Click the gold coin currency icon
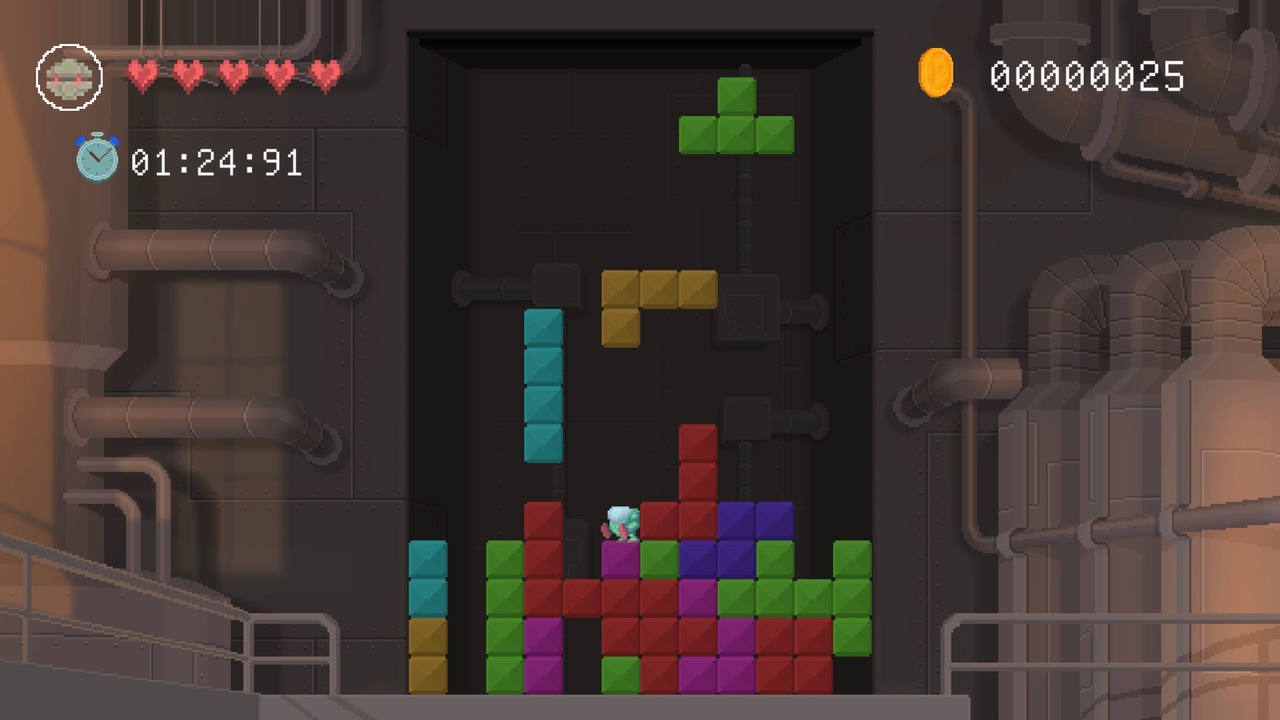 click(x=936, y=72)
